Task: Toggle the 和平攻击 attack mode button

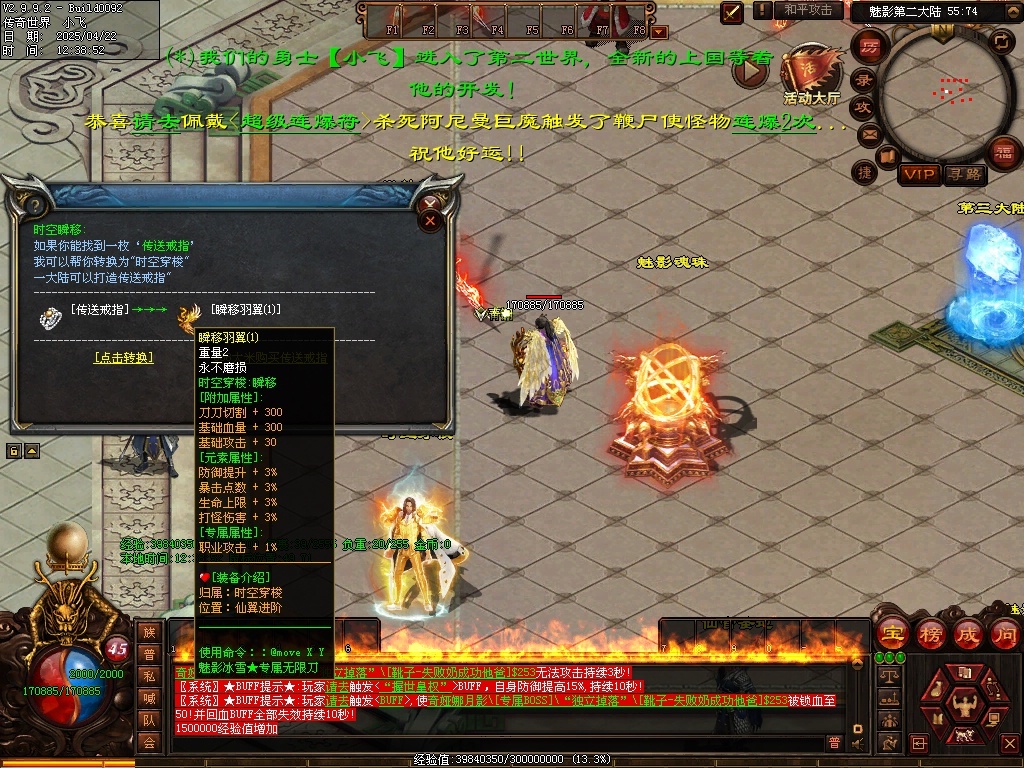Action: tap(808, 10)
